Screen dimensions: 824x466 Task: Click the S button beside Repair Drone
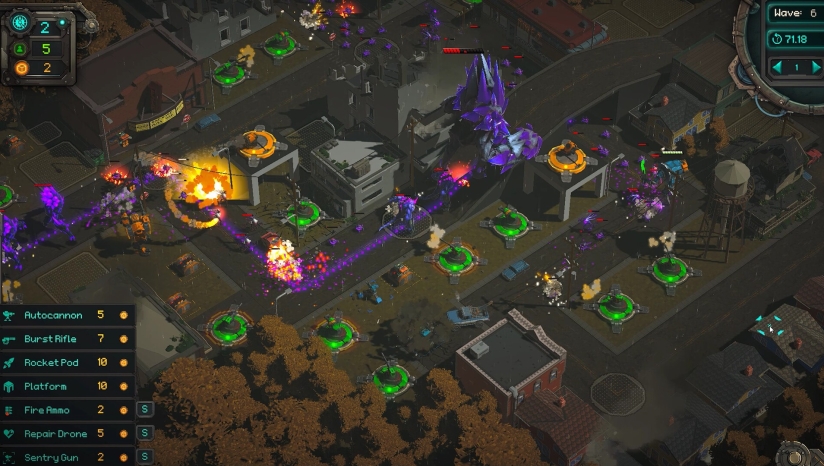144,434
